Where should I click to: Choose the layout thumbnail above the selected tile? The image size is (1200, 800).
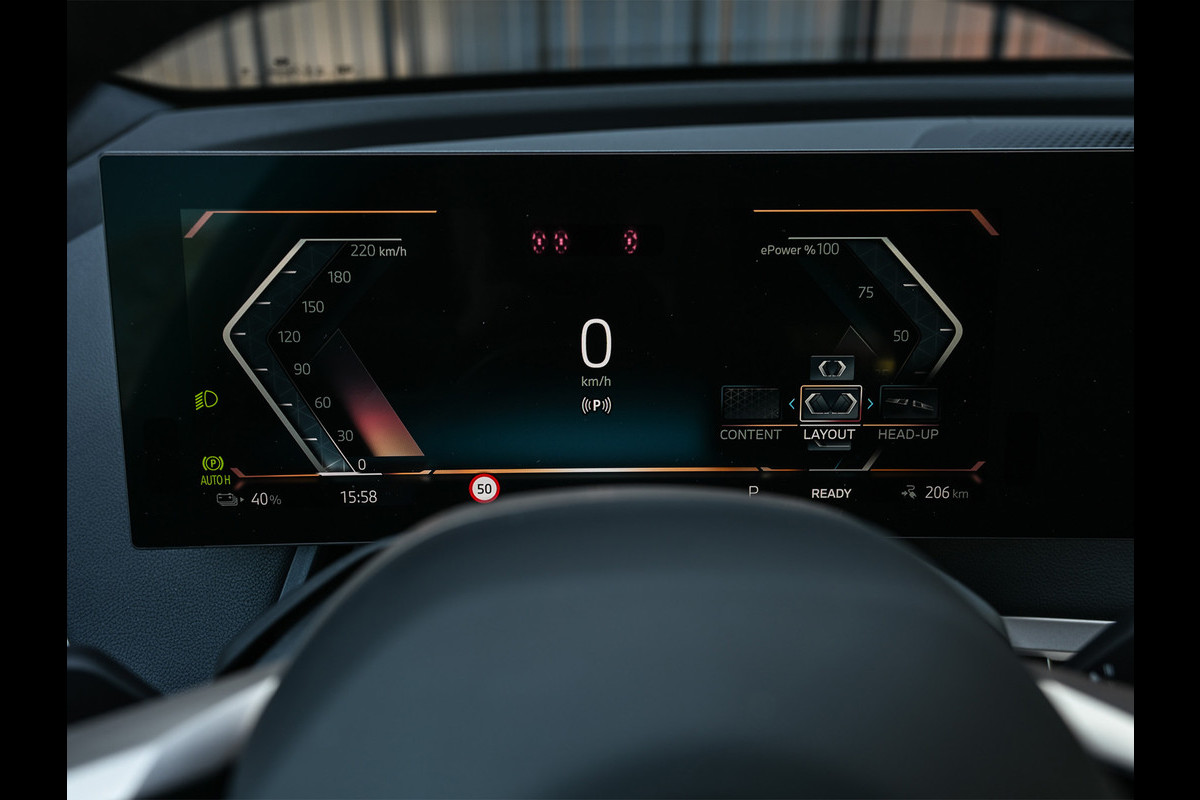pyautogui.click(x=831, y=368)
